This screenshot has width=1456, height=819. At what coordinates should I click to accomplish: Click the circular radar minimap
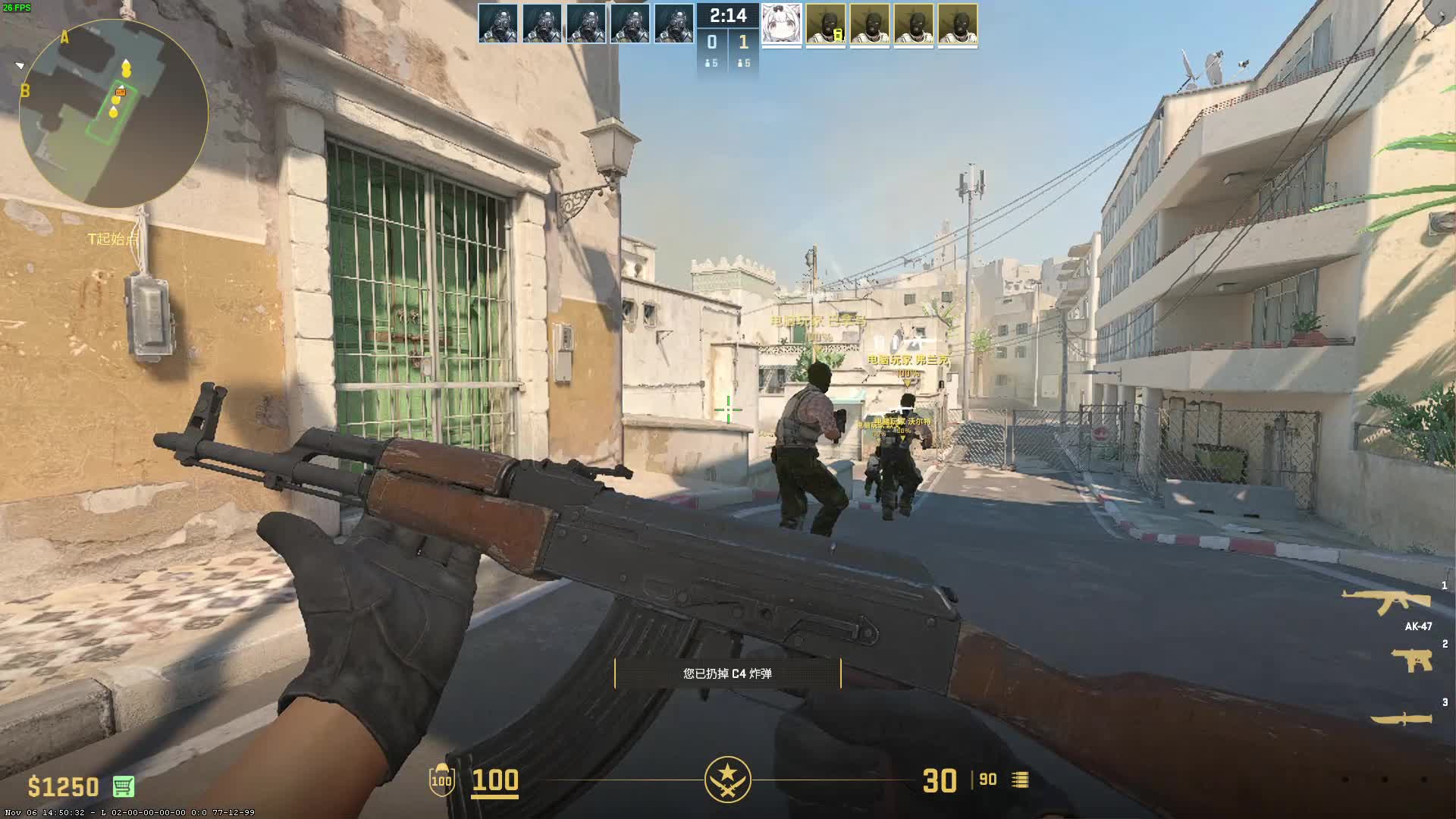click(x=114, y=112)
